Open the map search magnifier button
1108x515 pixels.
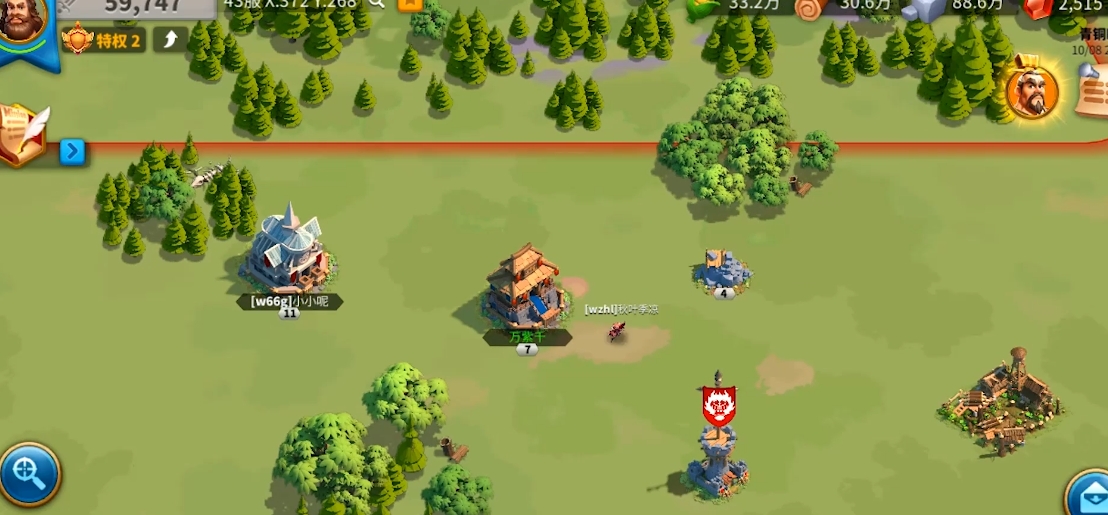click(28, 473)
